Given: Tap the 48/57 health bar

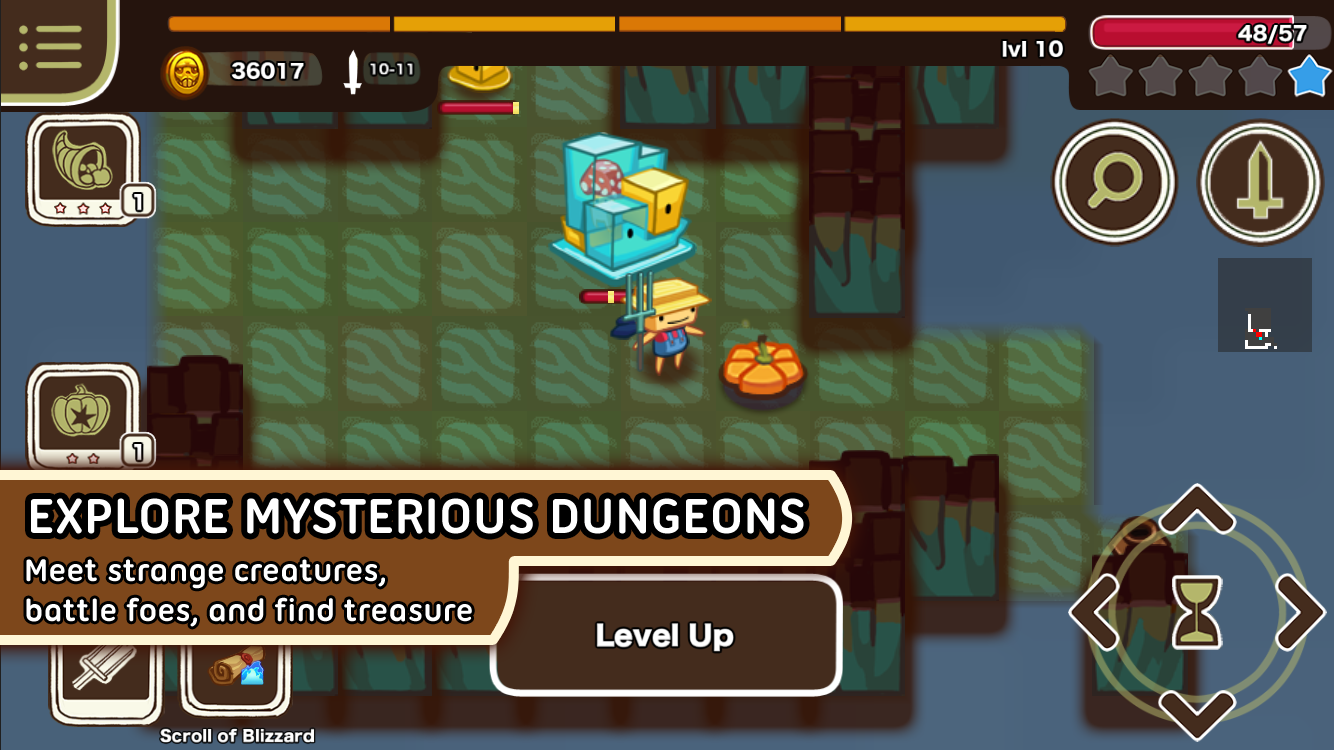Looking at the screenshot, I should [x=1199, y=31].
